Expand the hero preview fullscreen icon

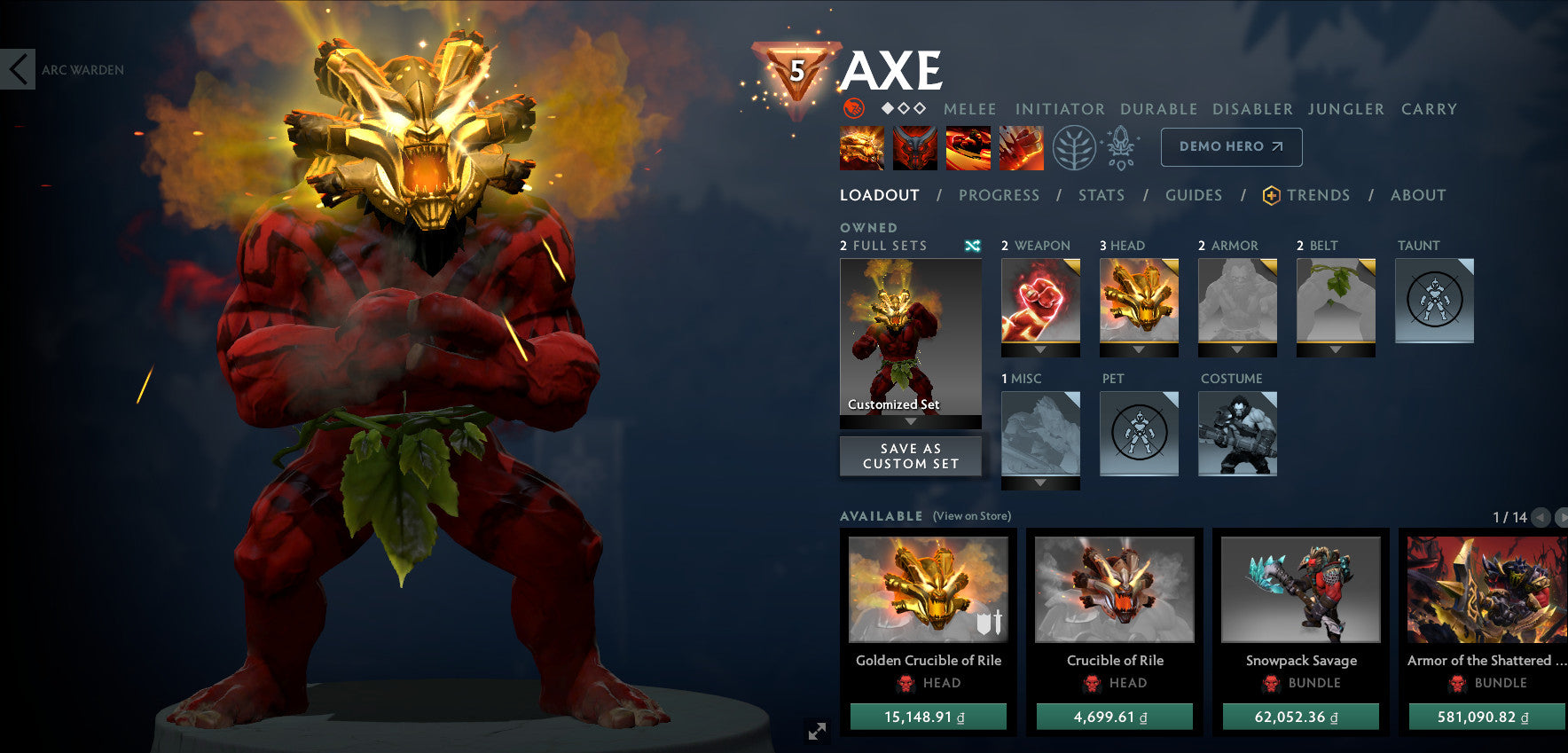coord(817,733)
